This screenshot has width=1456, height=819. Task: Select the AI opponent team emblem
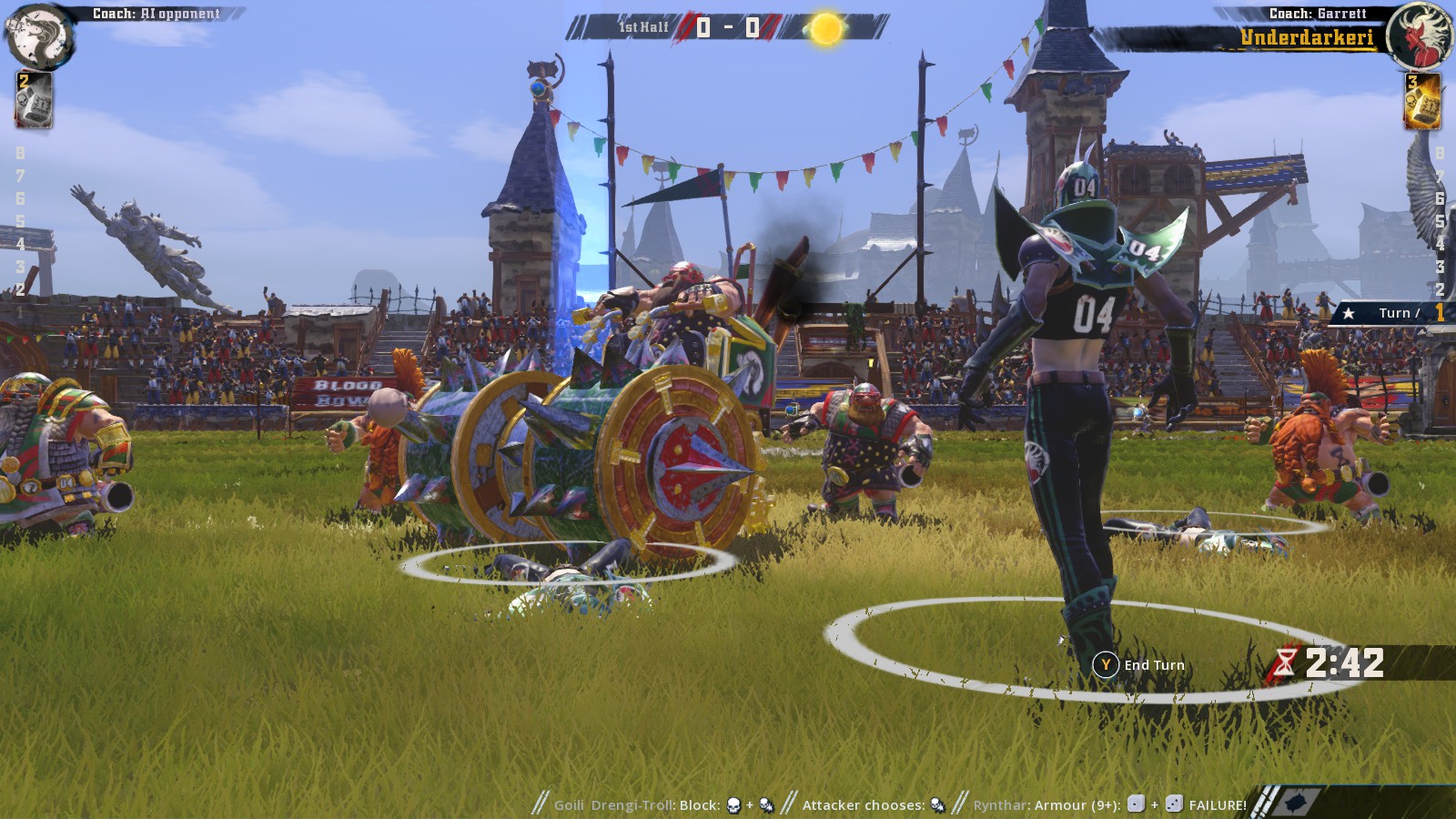click(39, 35)
